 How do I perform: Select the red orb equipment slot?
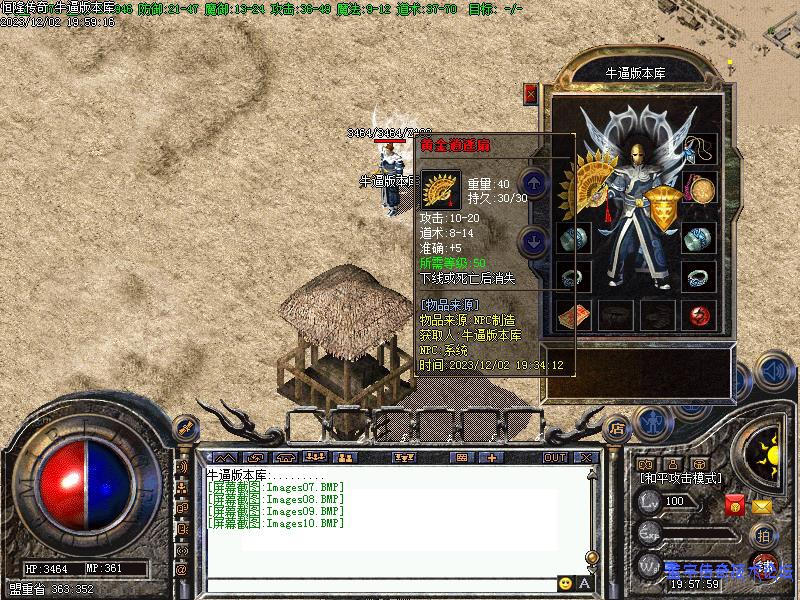click(699, 316)
